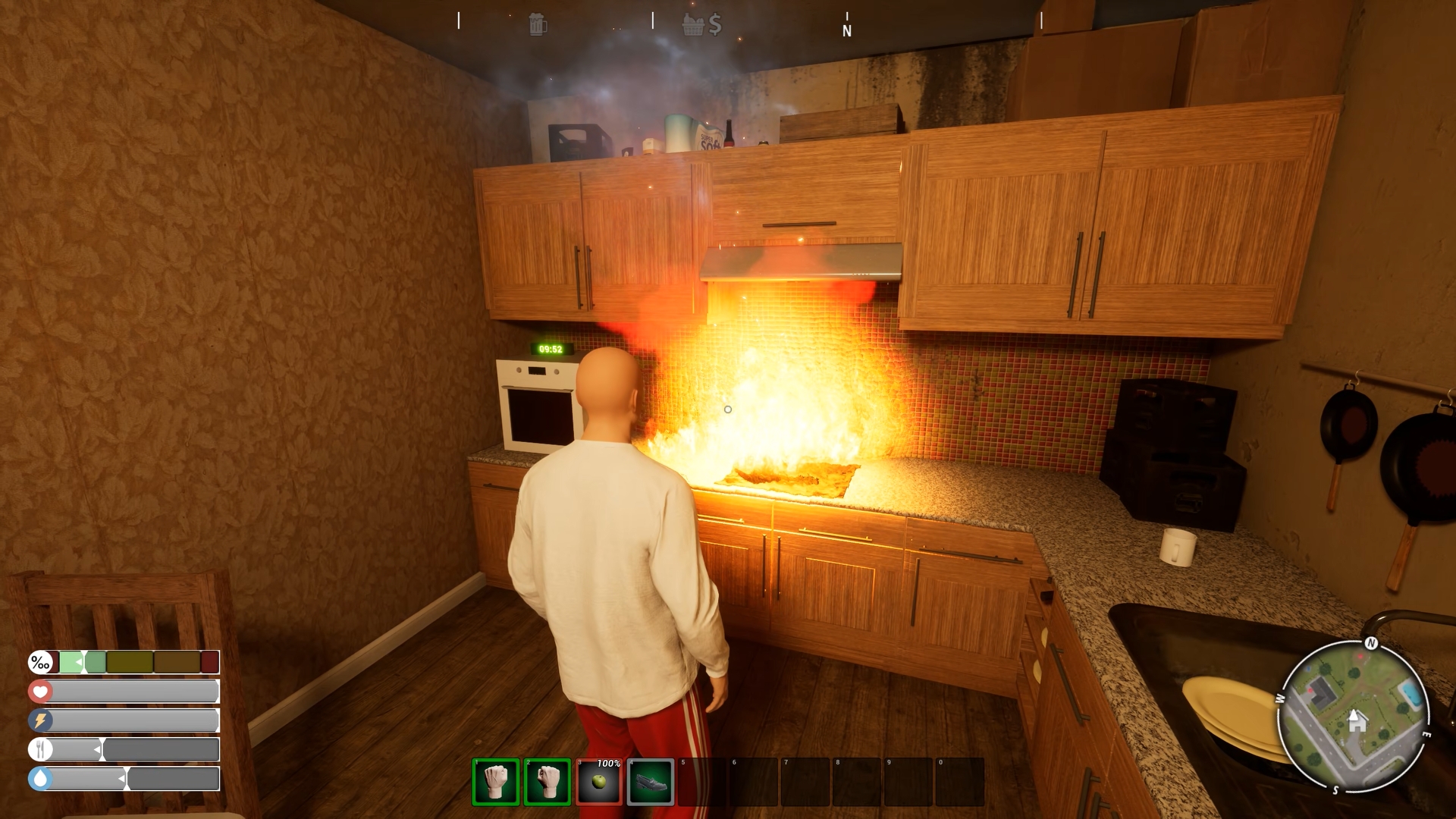Choose the loafer shoe hotbar slot
The height and width of the screenshot is (819, 1456).
(651, 782)
